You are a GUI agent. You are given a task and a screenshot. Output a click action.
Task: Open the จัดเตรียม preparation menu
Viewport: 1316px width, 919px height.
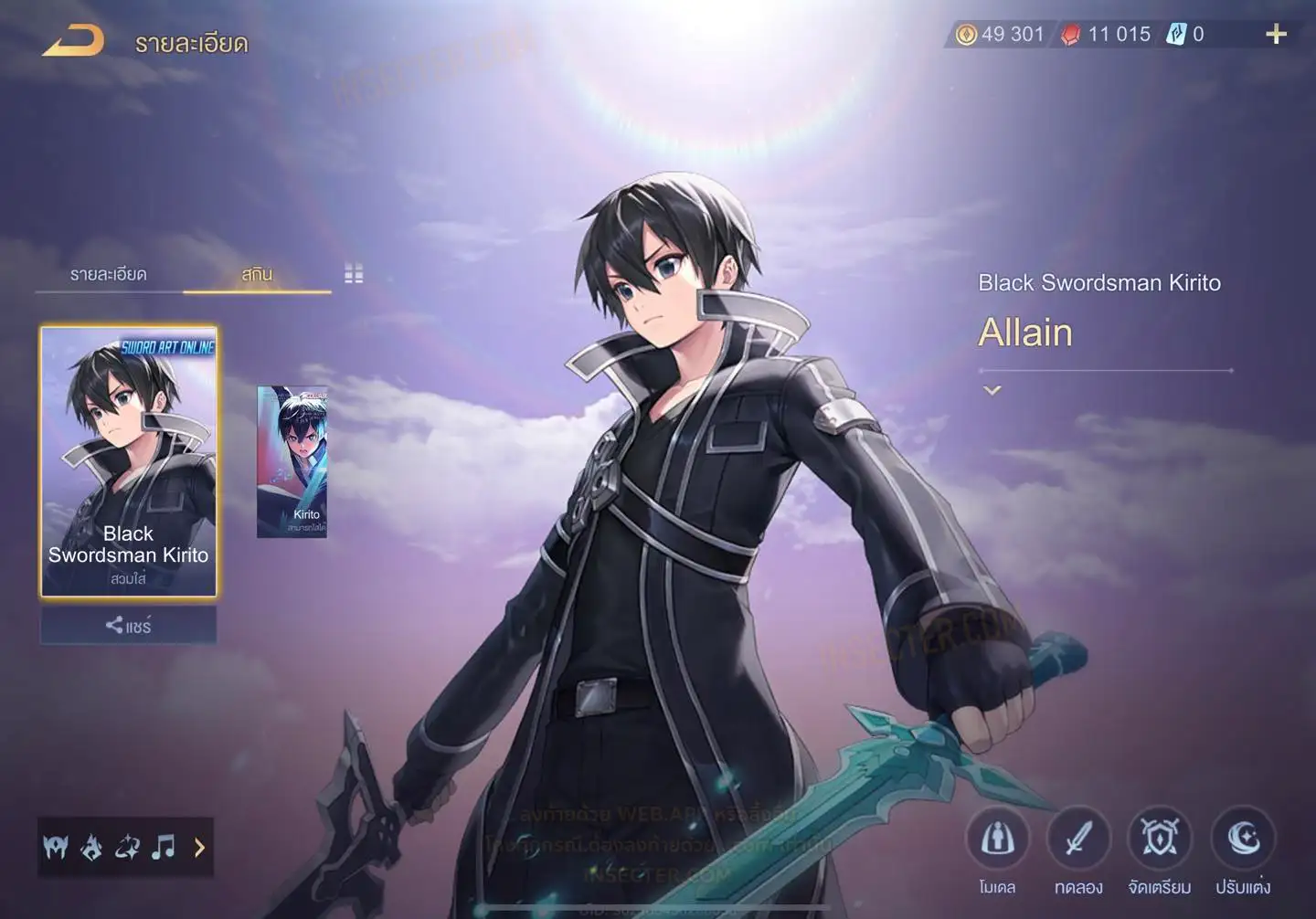(x=1160, y=840)
